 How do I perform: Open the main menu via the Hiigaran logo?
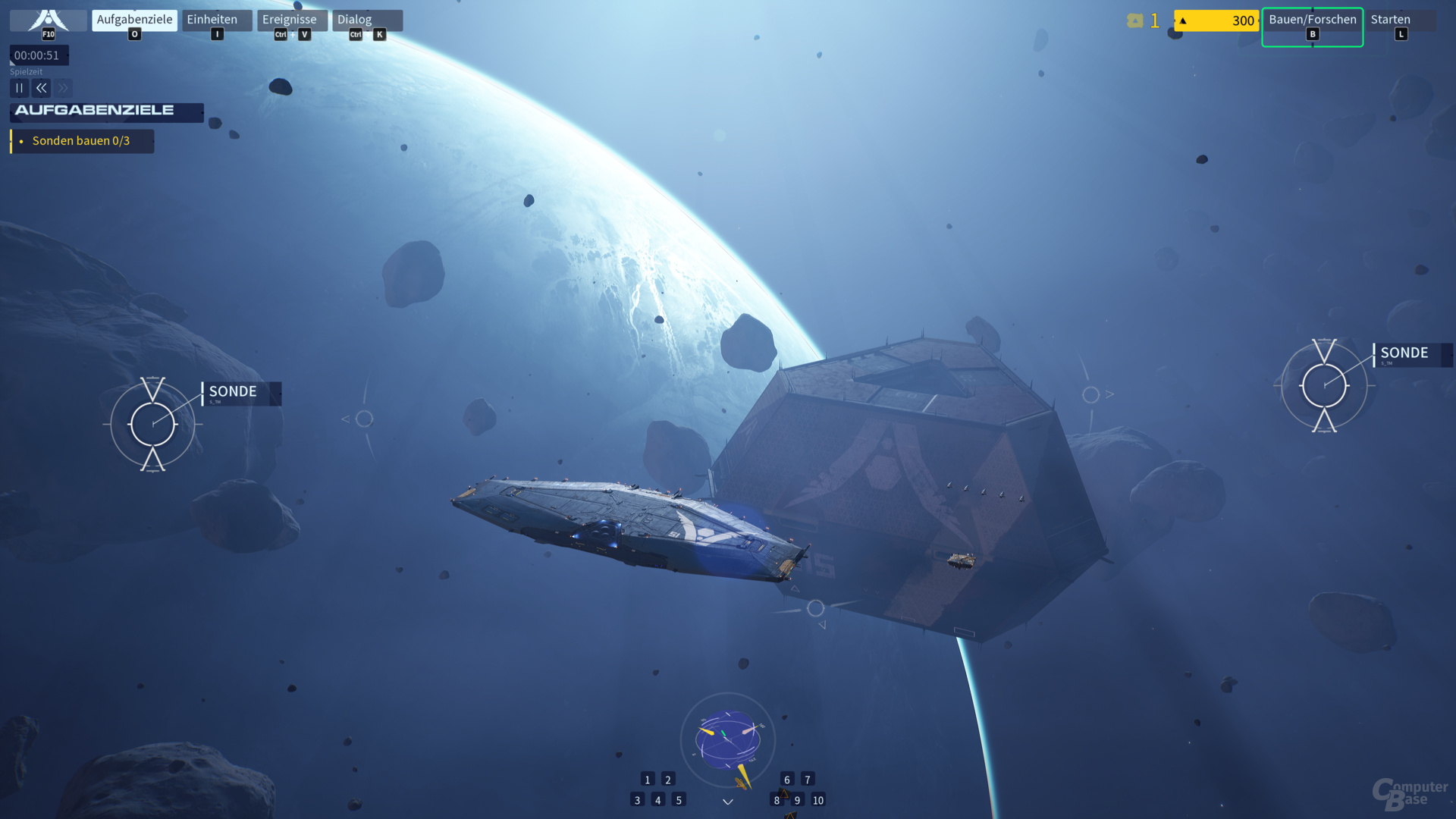(48, 20)
